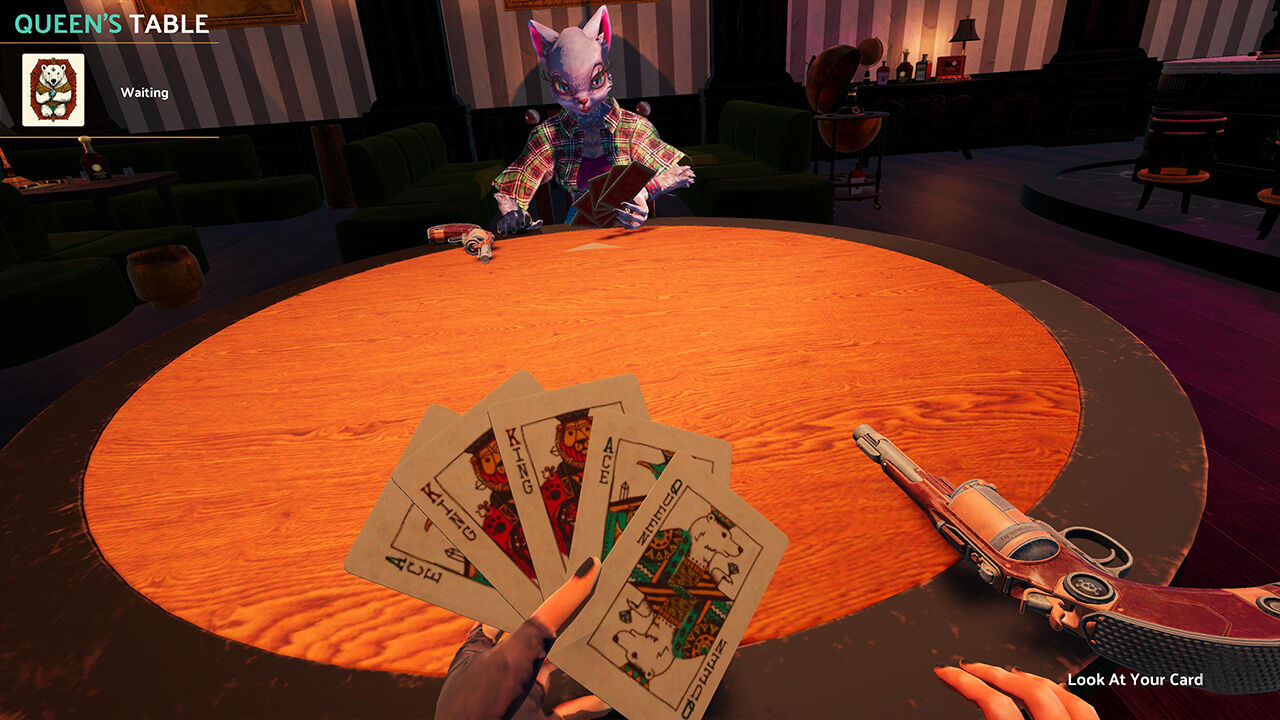Activate the Look At Your Card prompt
This screenshot has width=1280, height=720.
[1135, 678]
